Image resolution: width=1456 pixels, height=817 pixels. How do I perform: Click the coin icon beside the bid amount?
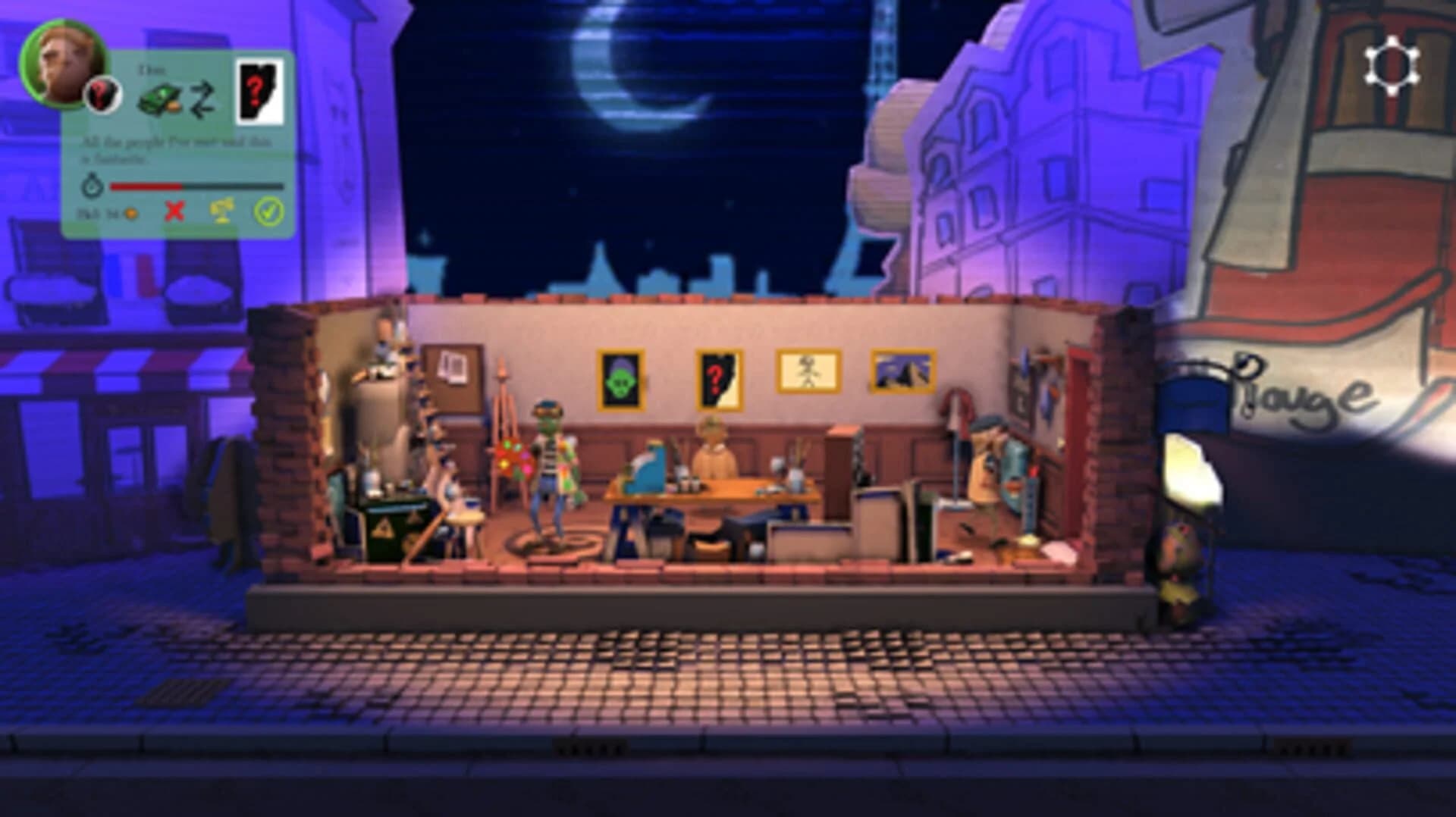pyautogui.click(x=131, y=214)
